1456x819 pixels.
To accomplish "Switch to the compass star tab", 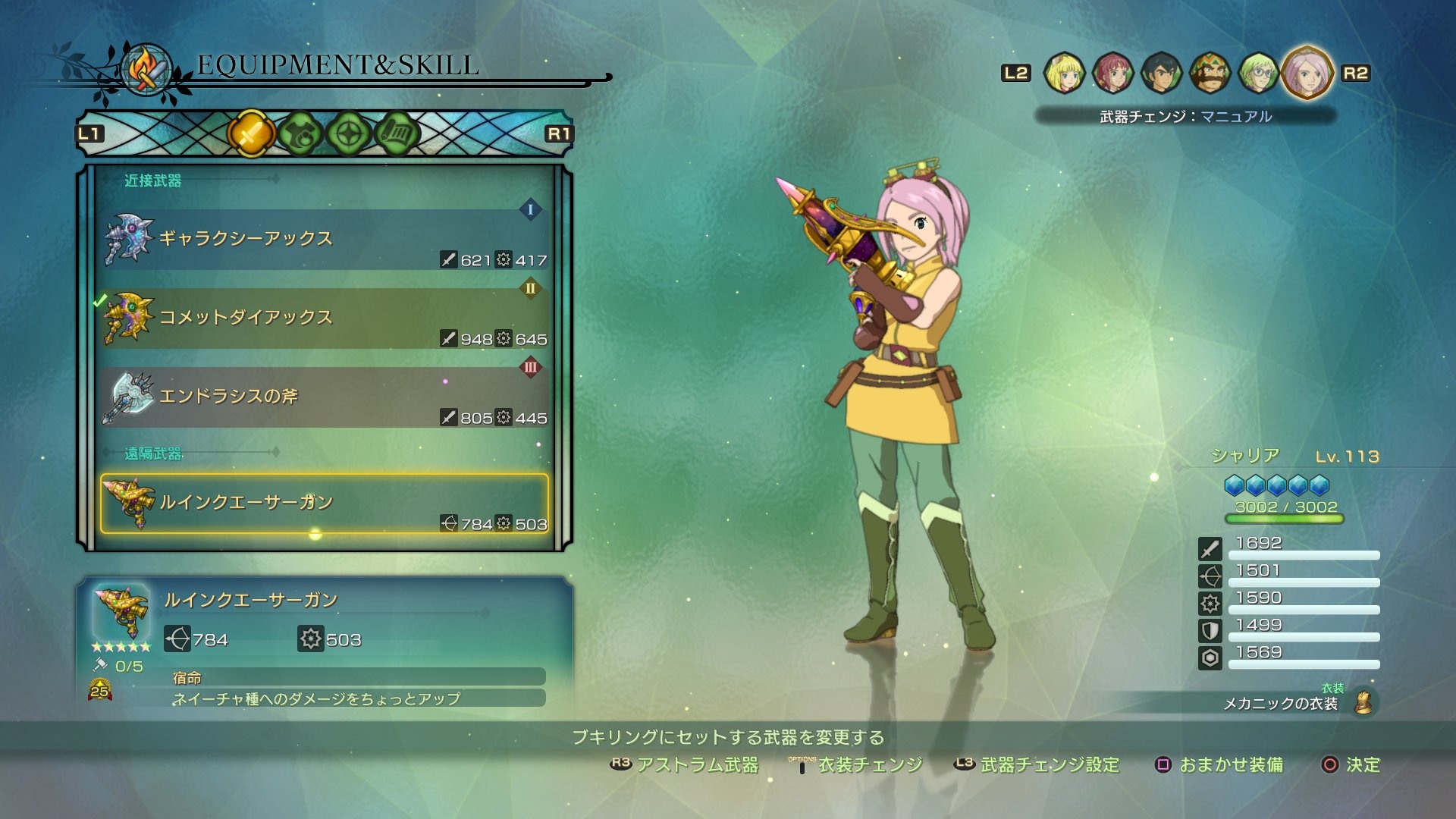I will (x=348, y=134).
